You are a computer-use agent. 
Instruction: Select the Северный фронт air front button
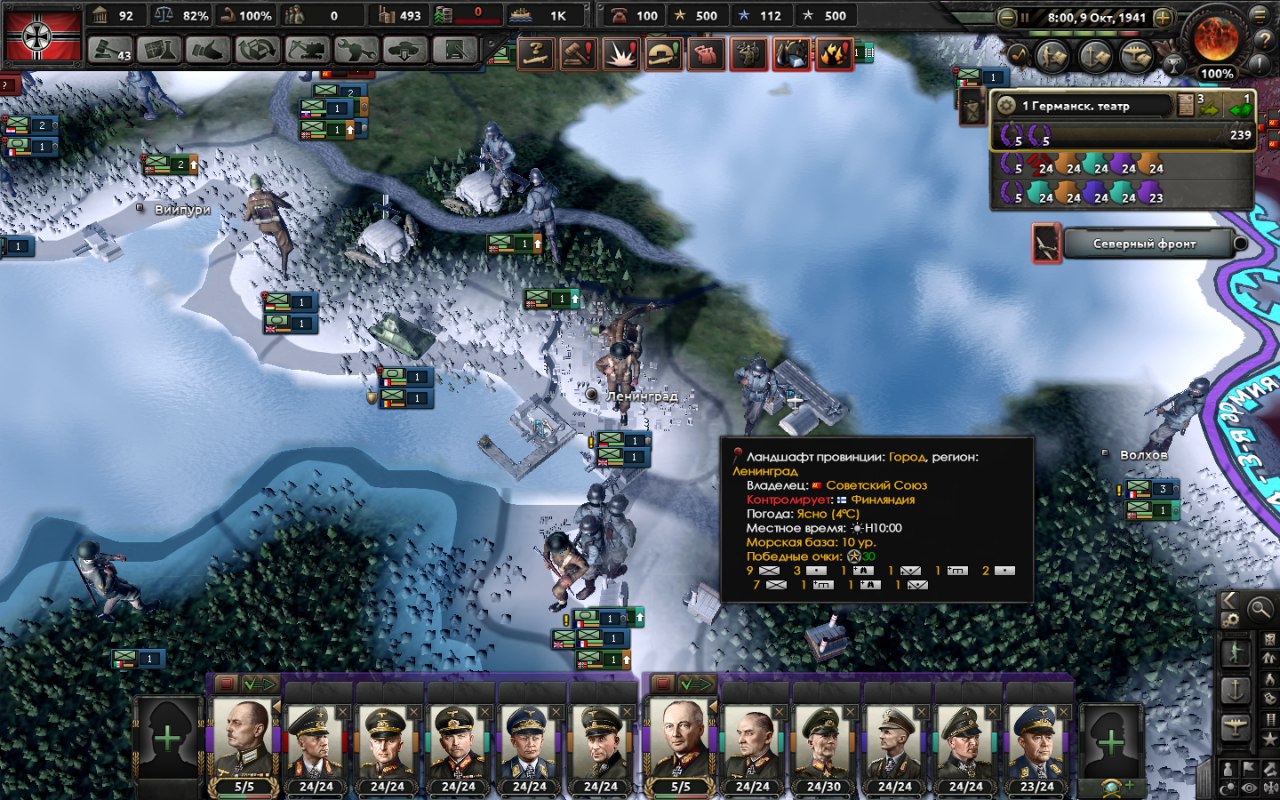coord(1145,244)
